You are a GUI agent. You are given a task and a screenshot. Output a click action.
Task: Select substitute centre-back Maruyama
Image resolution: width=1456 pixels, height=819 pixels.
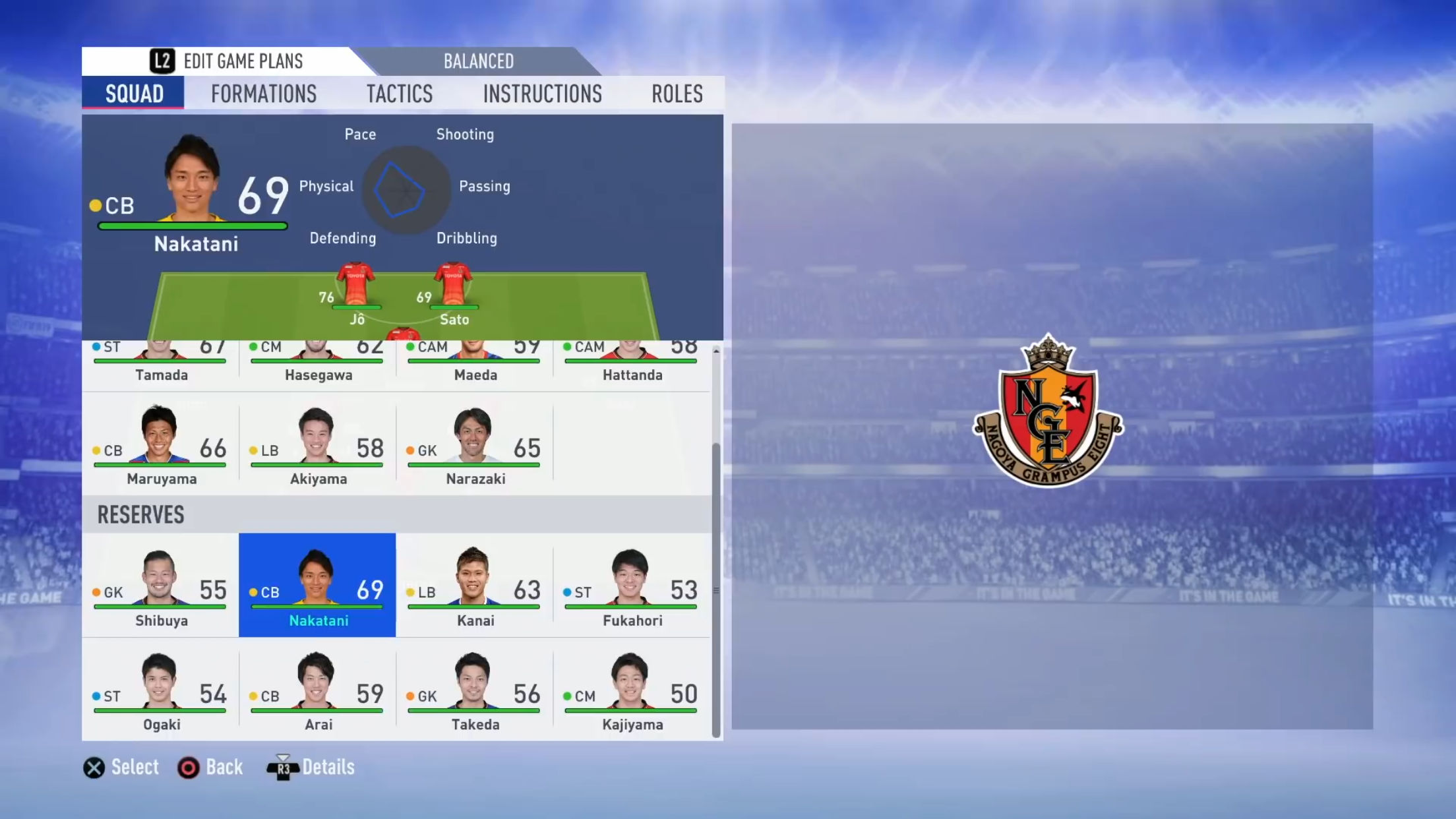(x=160, y=444)
